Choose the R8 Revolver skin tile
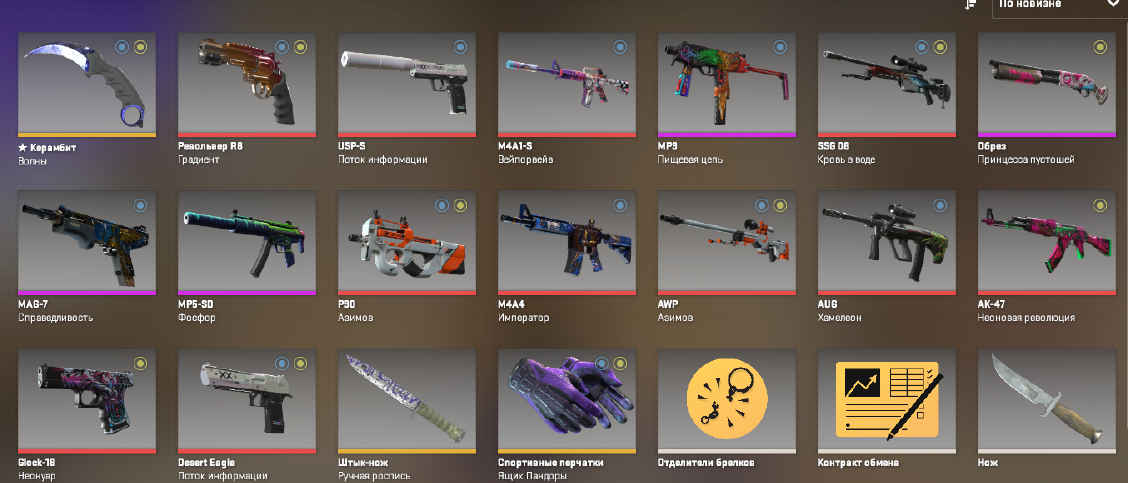 [x=247, y=83]
